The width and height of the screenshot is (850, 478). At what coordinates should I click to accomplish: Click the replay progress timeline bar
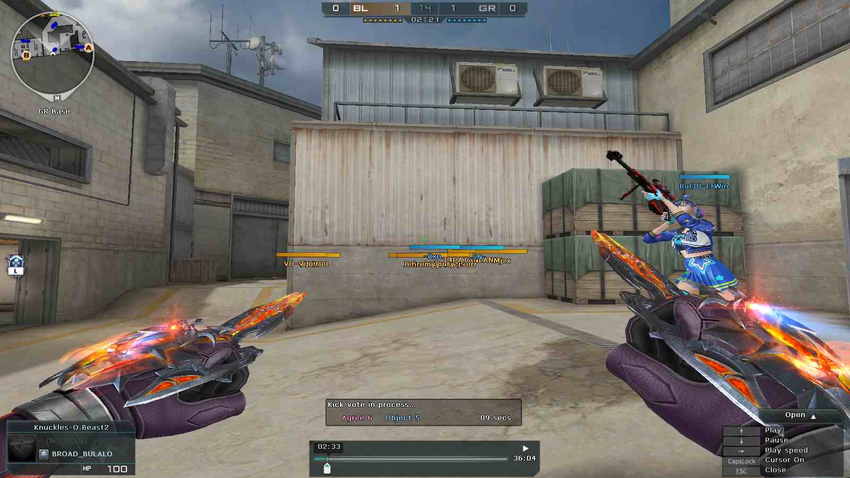point(422,459)
